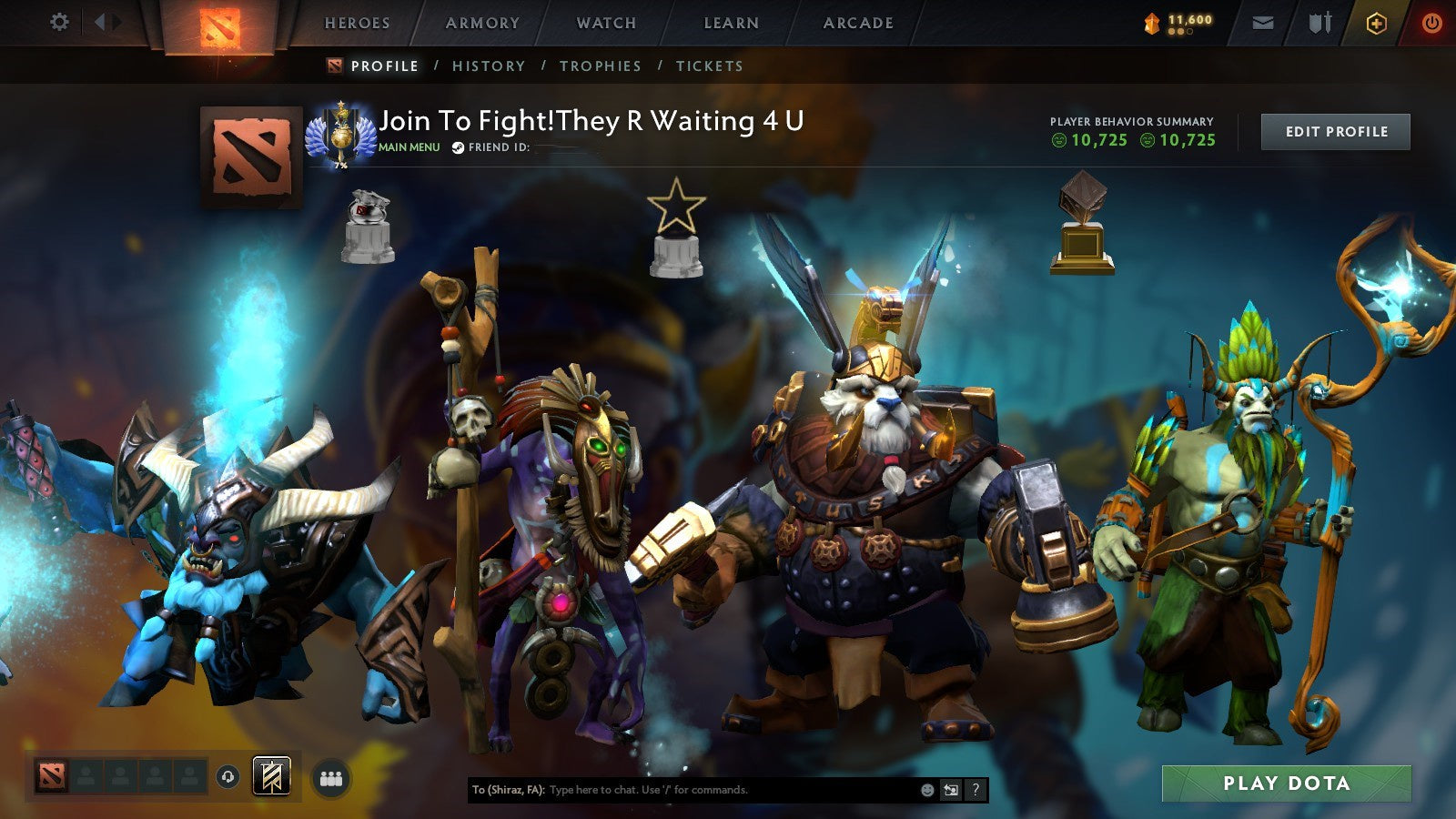The width and height of the screenshot is (1456, 819).
Task: Click the settings gear icon
Action: coord(59,23)
